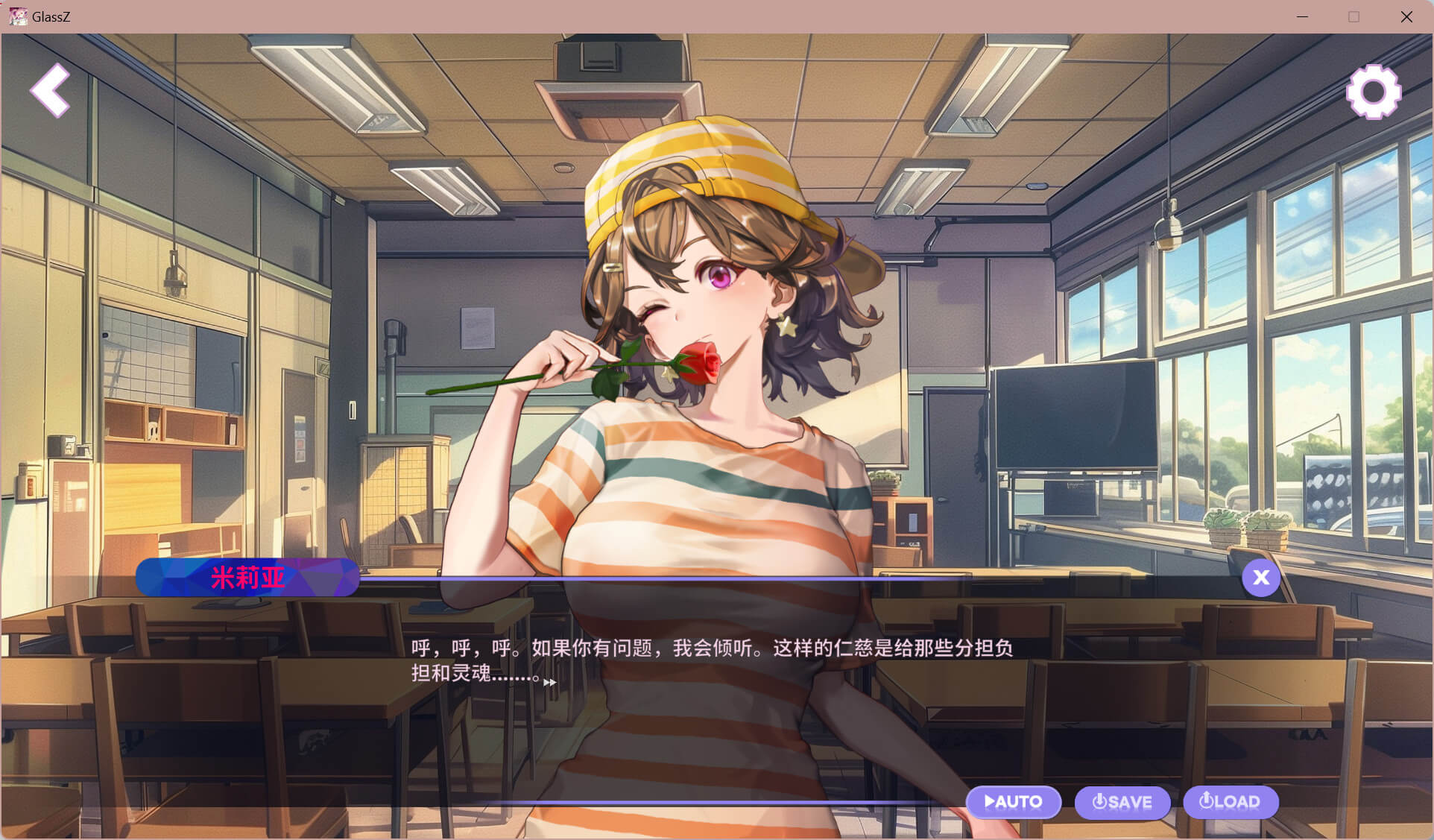Go back with the white arrow
Screen dimensions: 1434x840
tap(50, 90)
